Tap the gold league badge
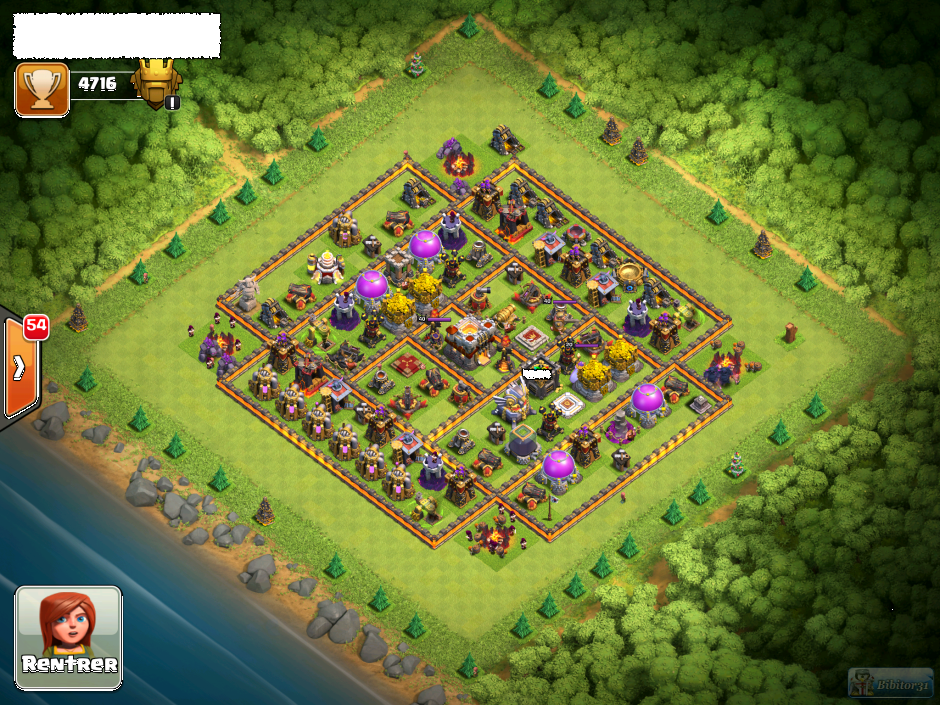This screenshot has height=705, width=940. 157,83
